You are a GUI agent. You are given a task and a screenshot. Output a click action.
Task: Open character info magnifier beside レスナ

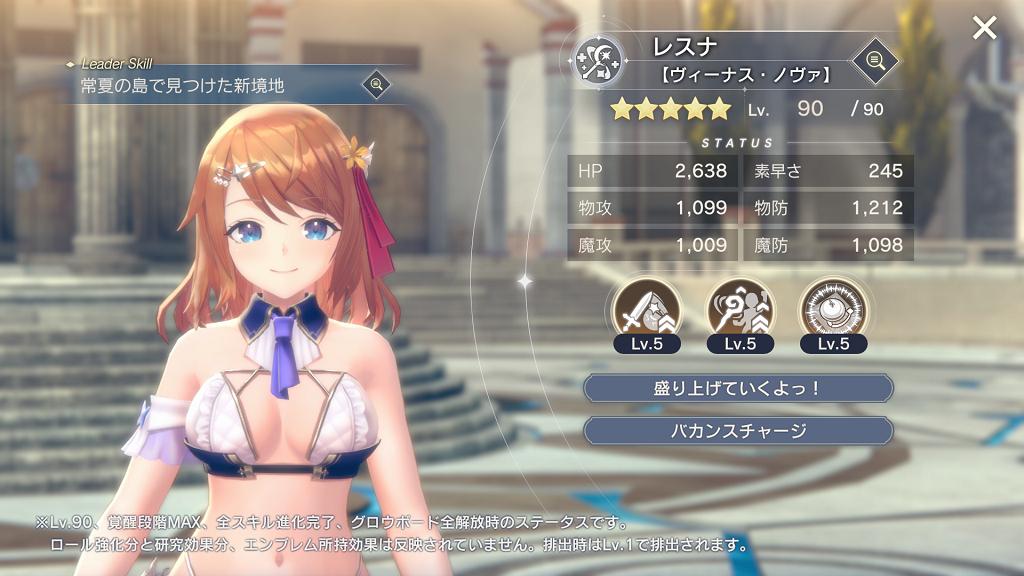[x=874, y=61]
